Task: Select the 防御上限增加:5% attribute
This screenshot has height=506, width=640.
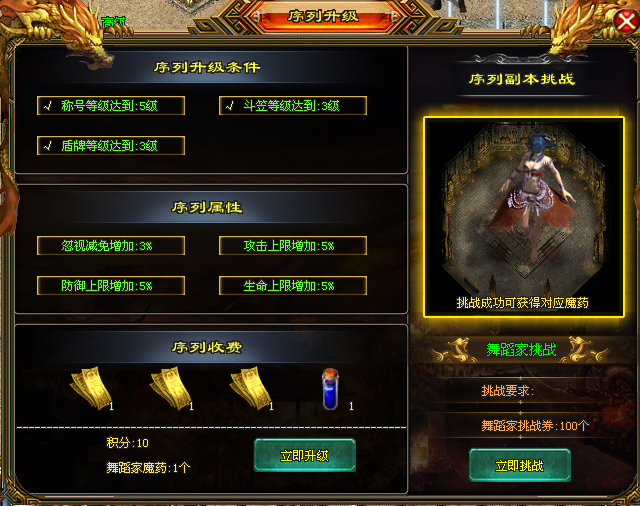Action: (110, 285)
